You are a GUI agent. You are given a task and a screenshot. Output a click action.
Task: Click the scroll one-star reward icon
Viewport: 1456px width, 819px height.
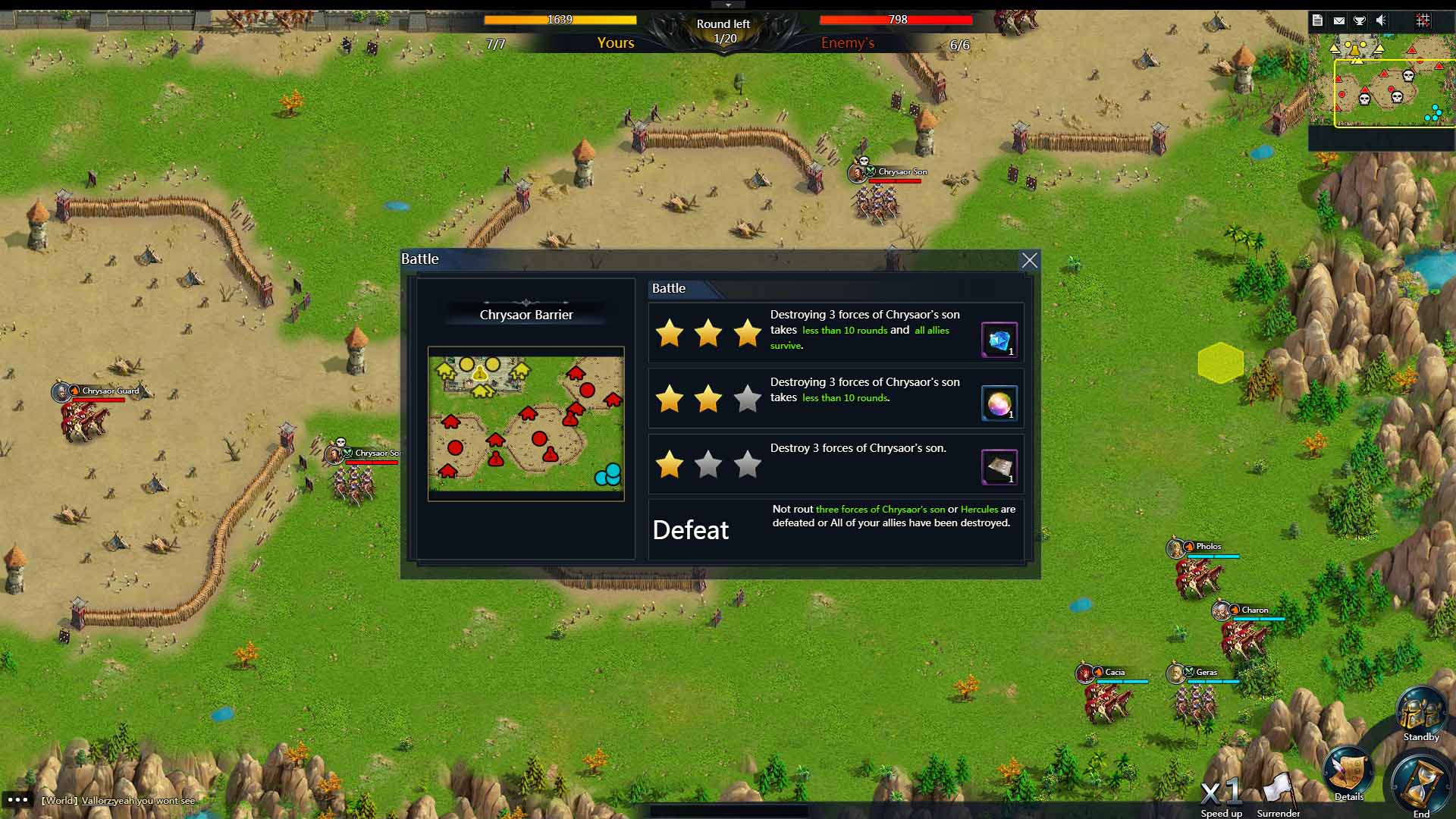pyautogui.click(x=999, y=466)
